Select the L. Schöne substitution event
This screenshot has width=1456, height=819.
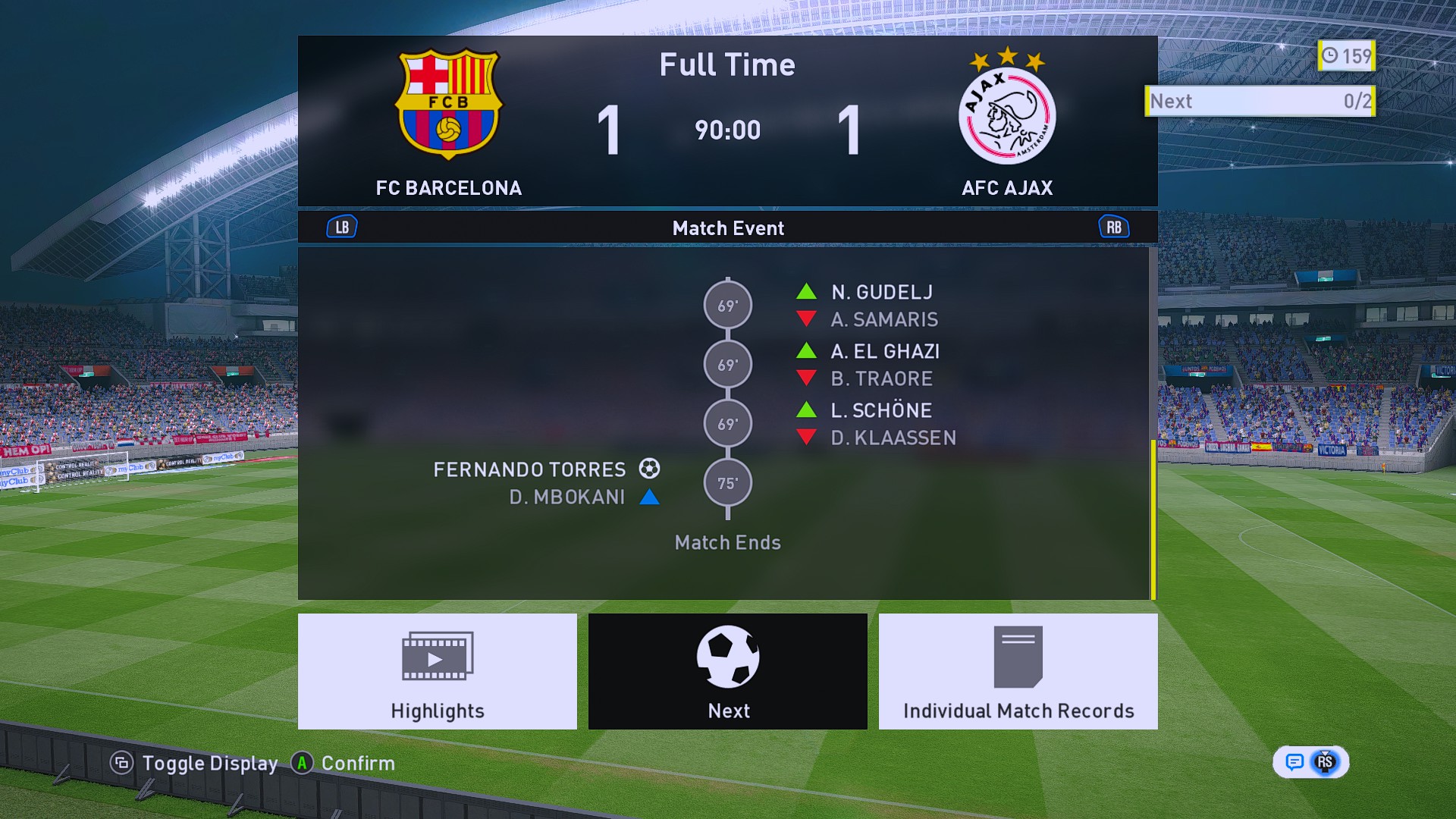coord(880,411)
